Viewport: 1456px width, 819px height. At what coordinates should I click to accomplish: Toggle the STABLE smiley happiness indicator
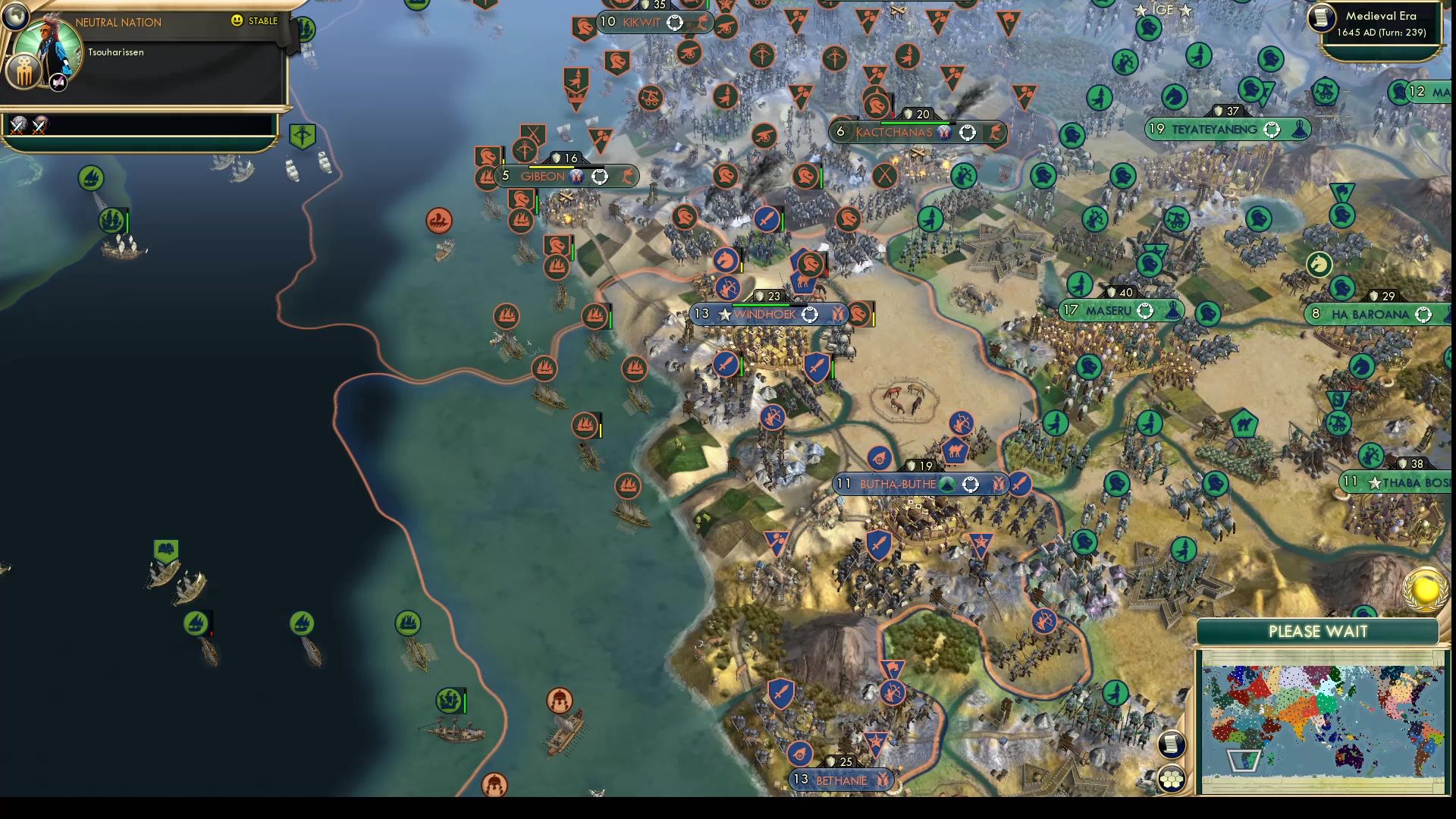(x=236, y=20)
